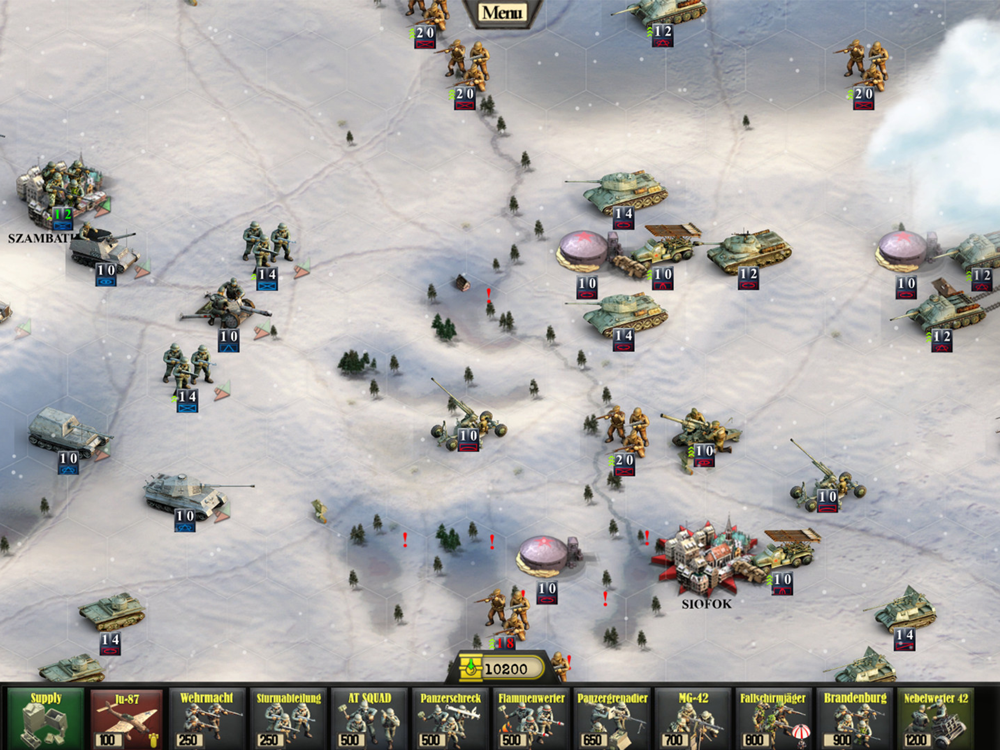Select the German Tiger tank unit
This screenshot has height=750, width=1000.
pos(186,493)
